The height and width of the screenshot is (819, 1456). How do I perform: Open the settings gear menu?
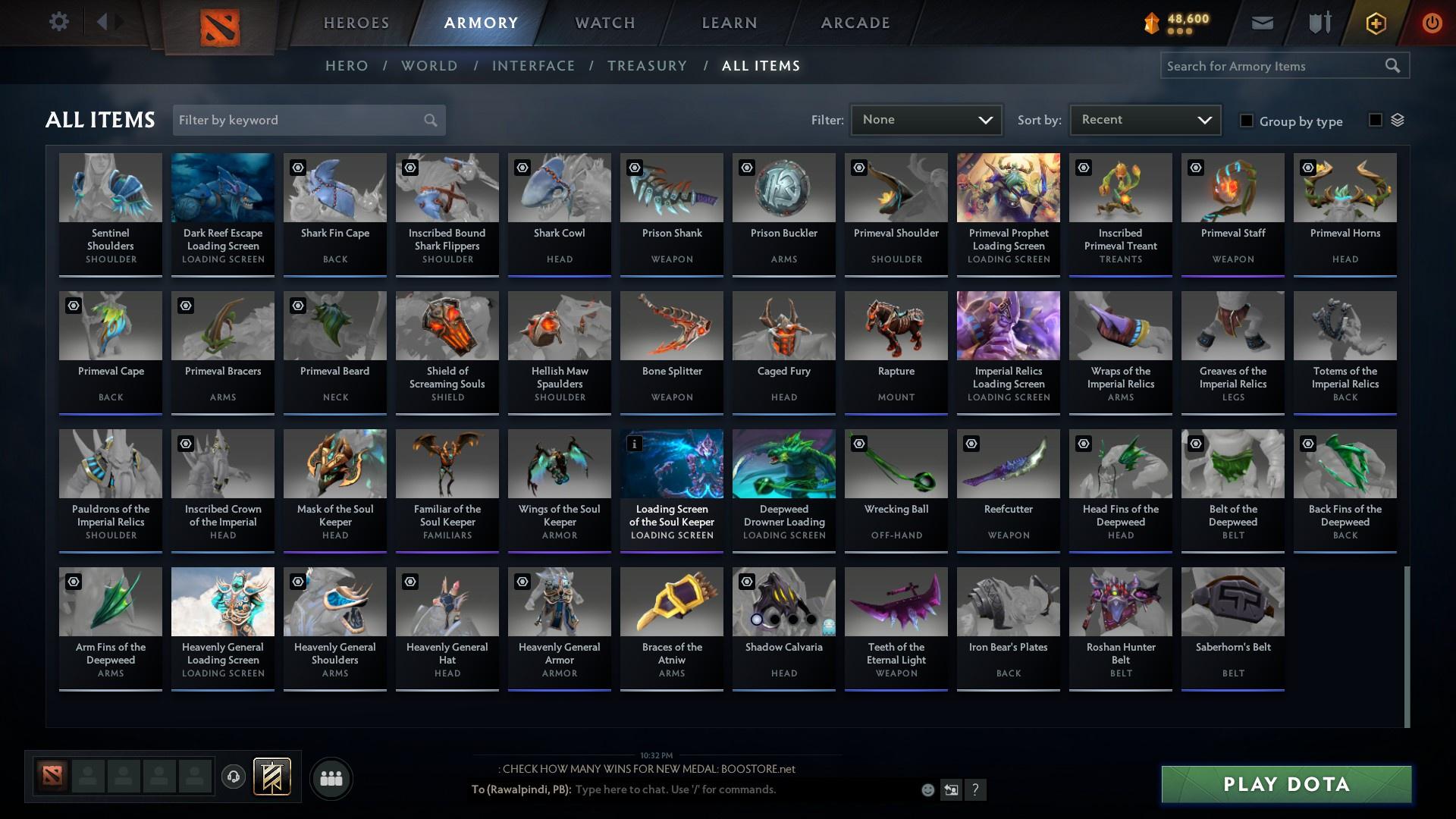59,22
